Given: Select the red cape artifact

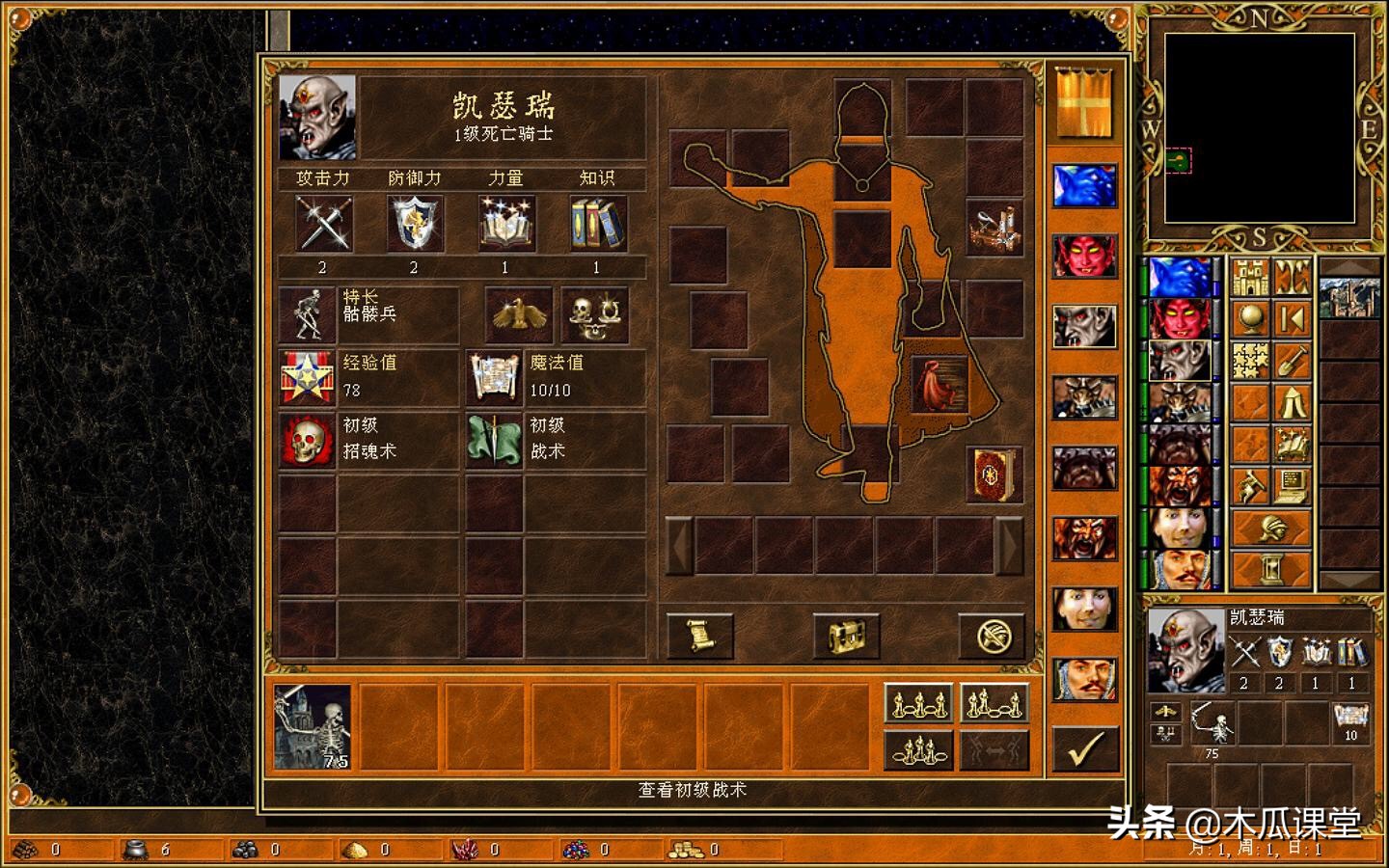Looking at the screenshot, I should 939,383.
